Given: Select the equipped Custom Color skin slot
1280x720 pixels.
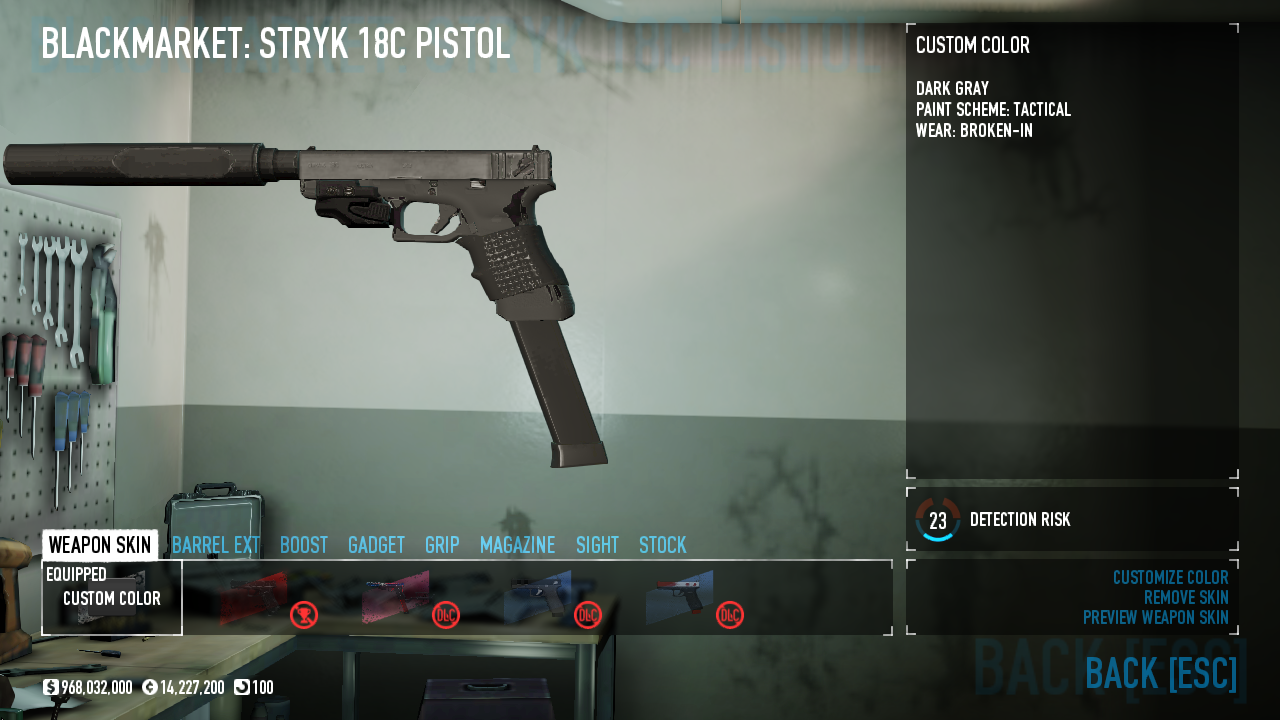Looking at the screenshot, I should coord(112,598).
